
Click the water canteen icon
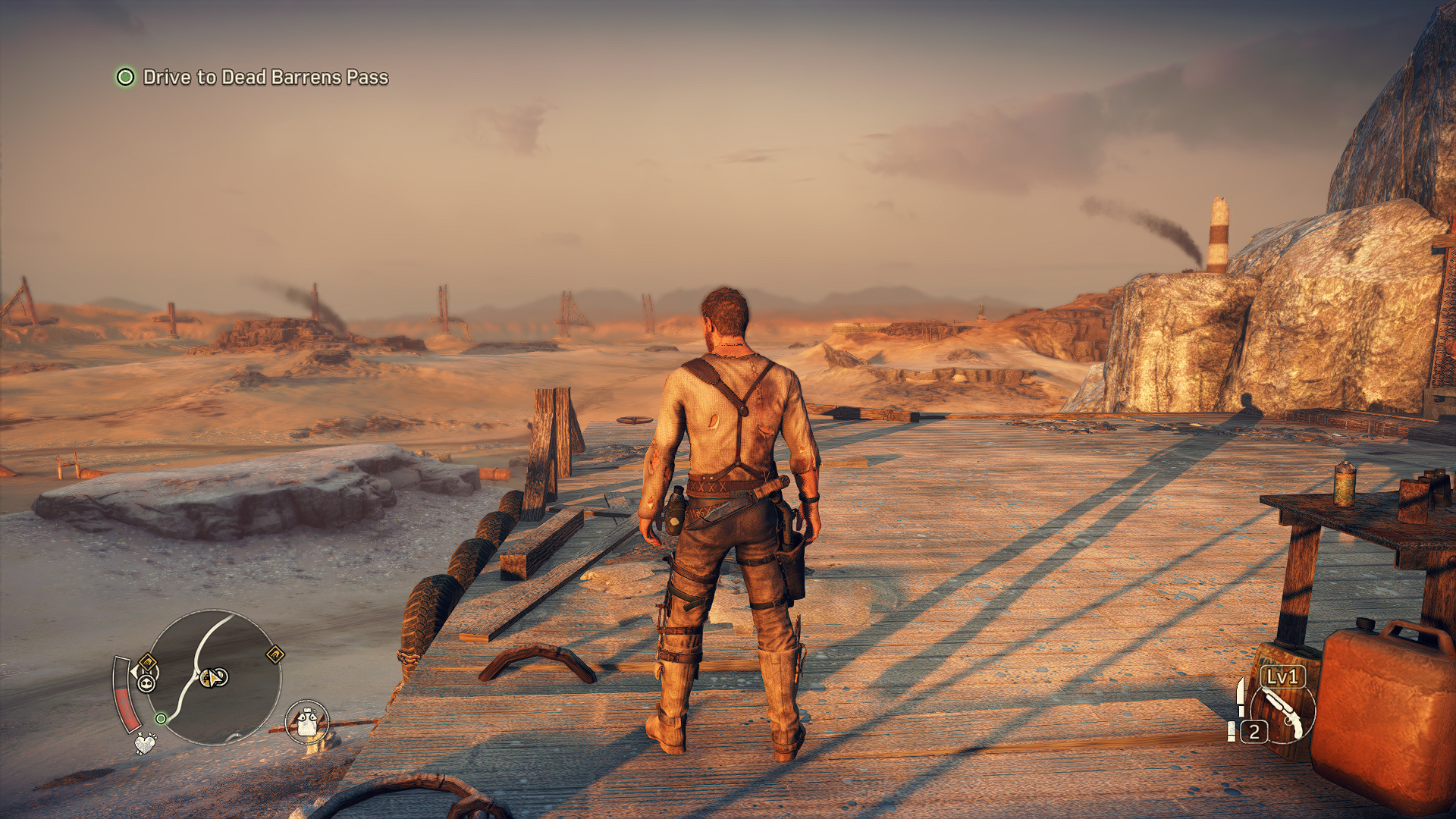[x=307, y=721]
